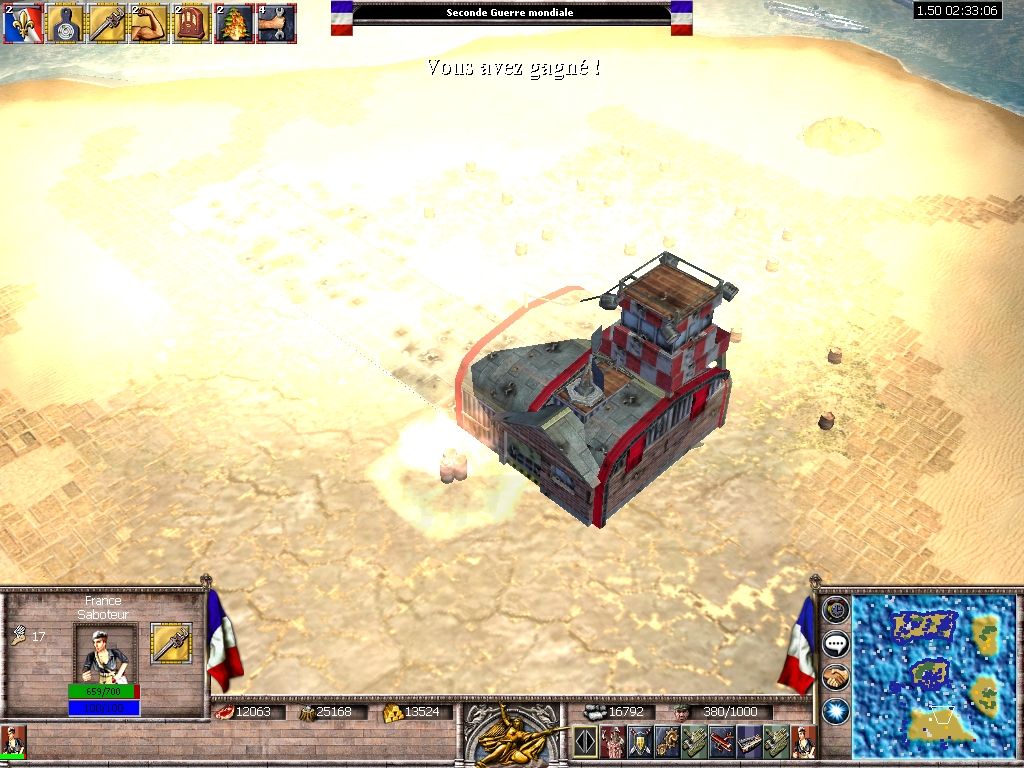Choose the shield crest icon in bottom bar
1024x768 pixels.
pos(640,742)
